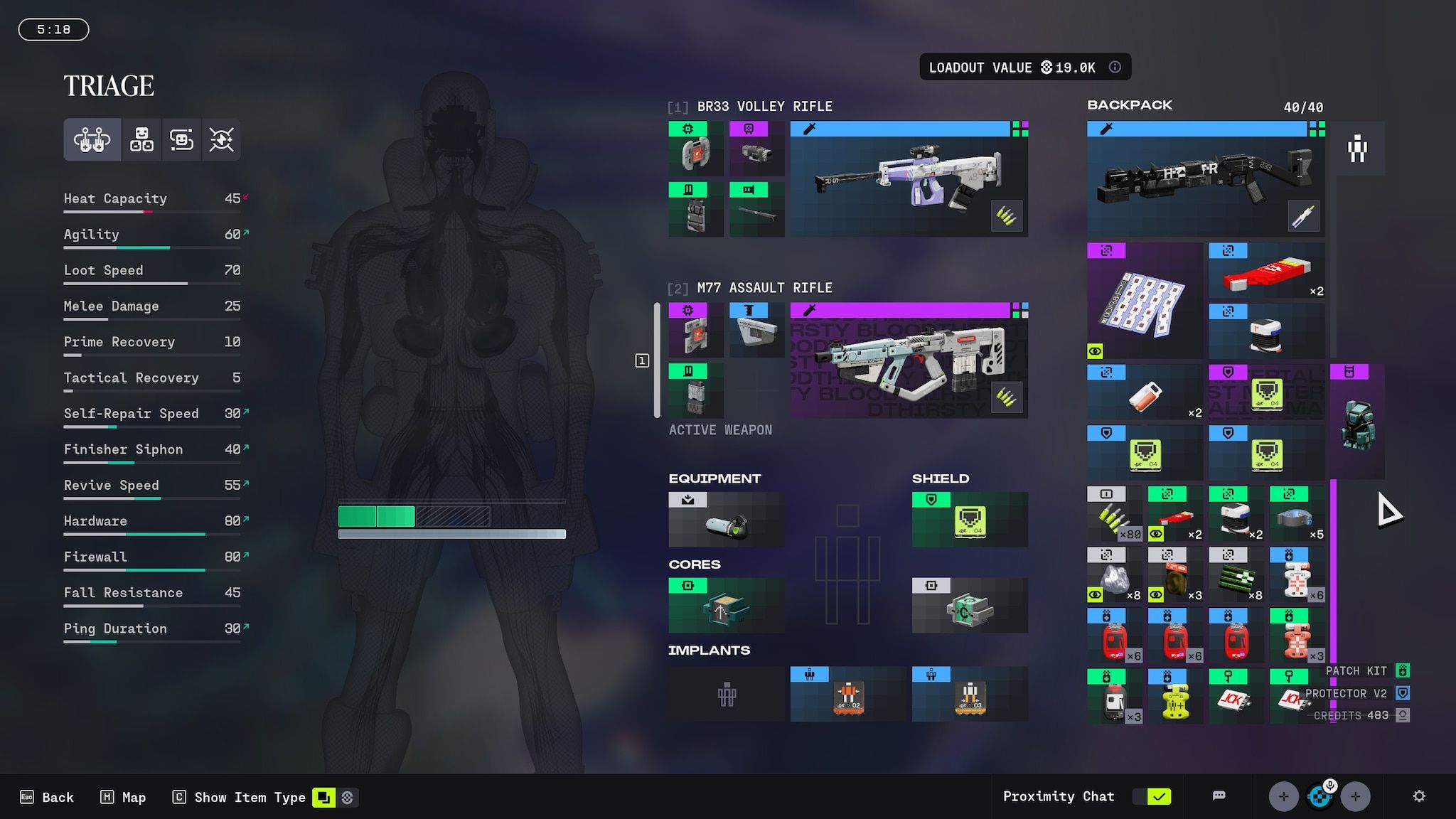1456x819 pixels.
Task: Select the Equipment grenade slot
Action: [x=726, y=520]
